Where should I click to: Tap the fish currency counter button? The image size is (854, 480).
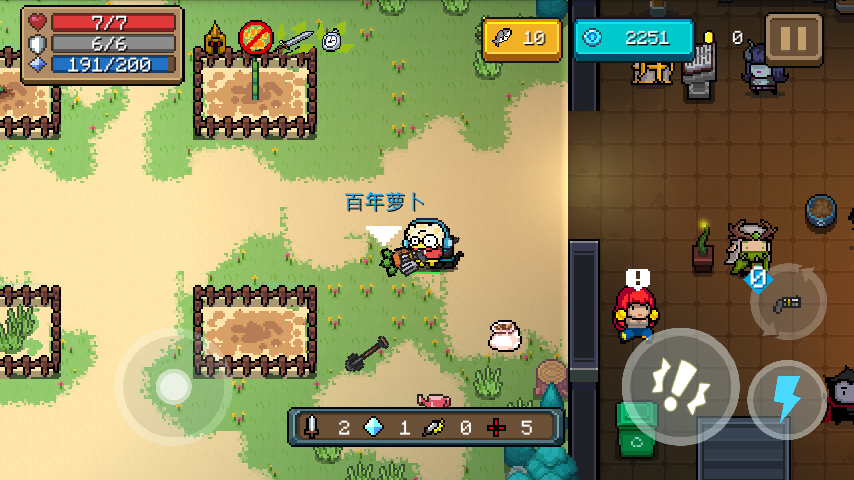(521, 39)
